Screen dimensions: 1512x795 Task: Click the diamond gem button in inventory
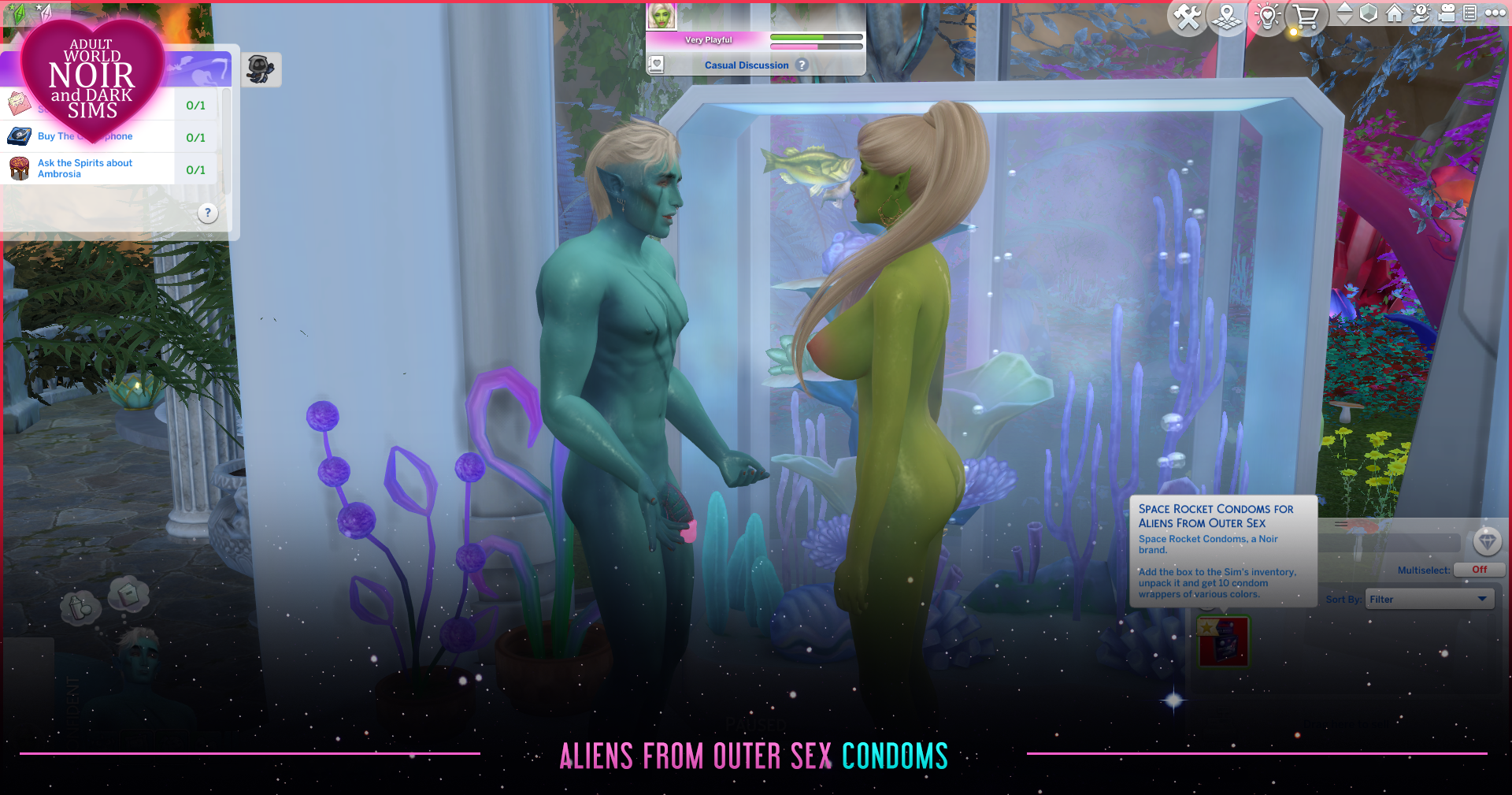[x=1487, y=541]
